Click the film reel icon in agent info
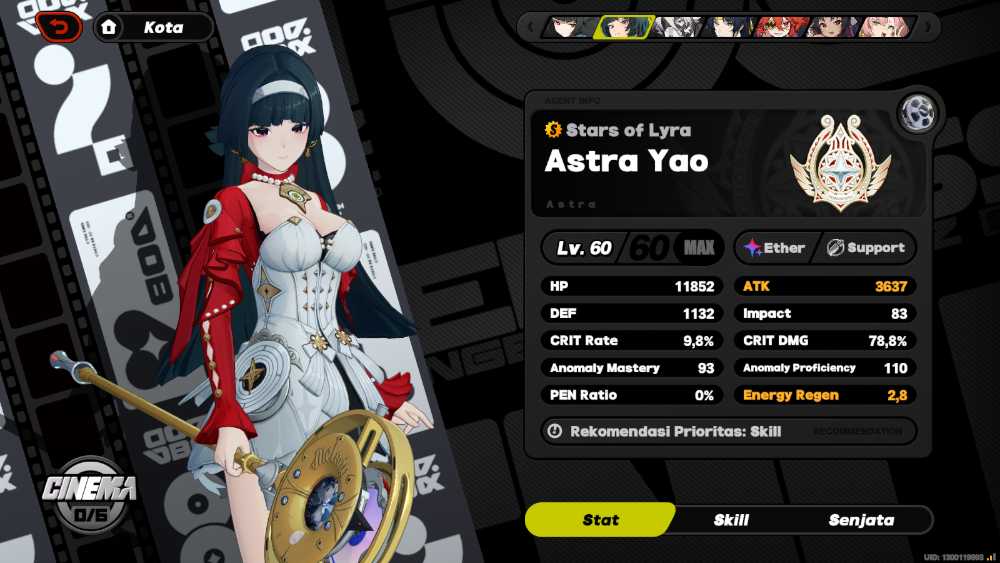Screen dimensions: 1000x563 pyautogui.click(x=916, y=114)
